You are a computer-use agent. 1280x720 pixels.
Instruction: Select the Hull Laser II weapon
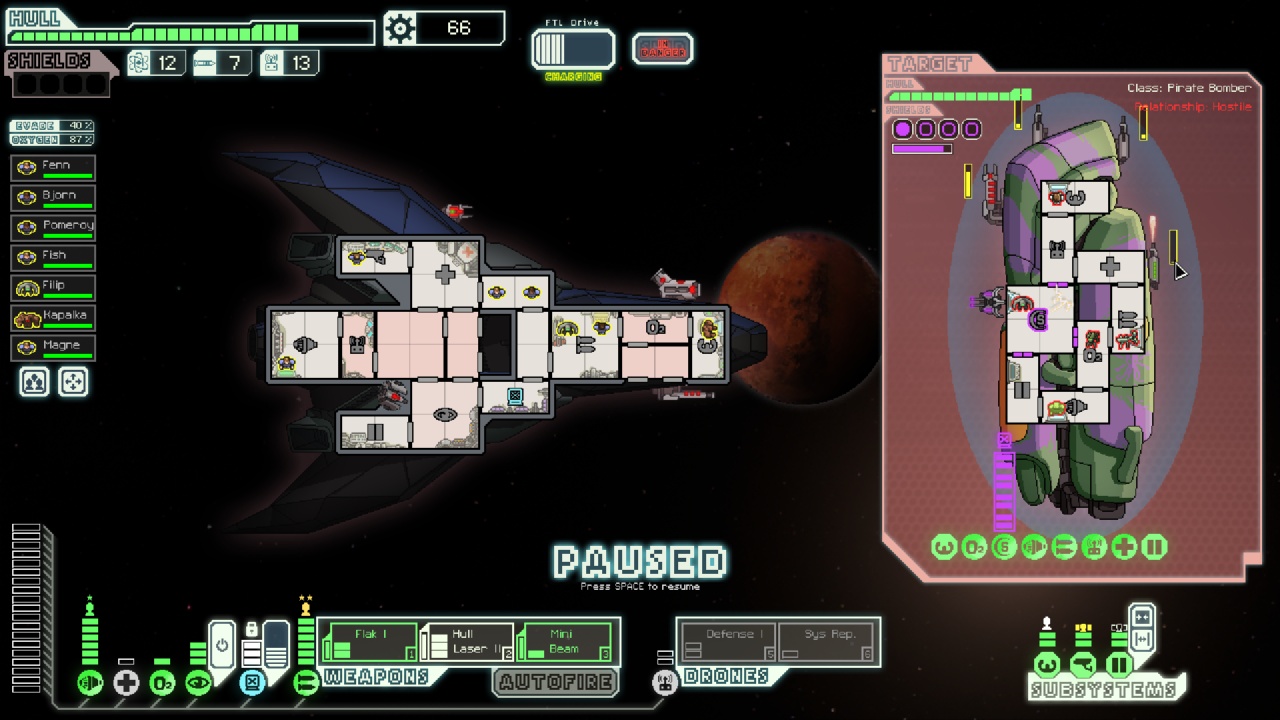(x=467, y=642)
